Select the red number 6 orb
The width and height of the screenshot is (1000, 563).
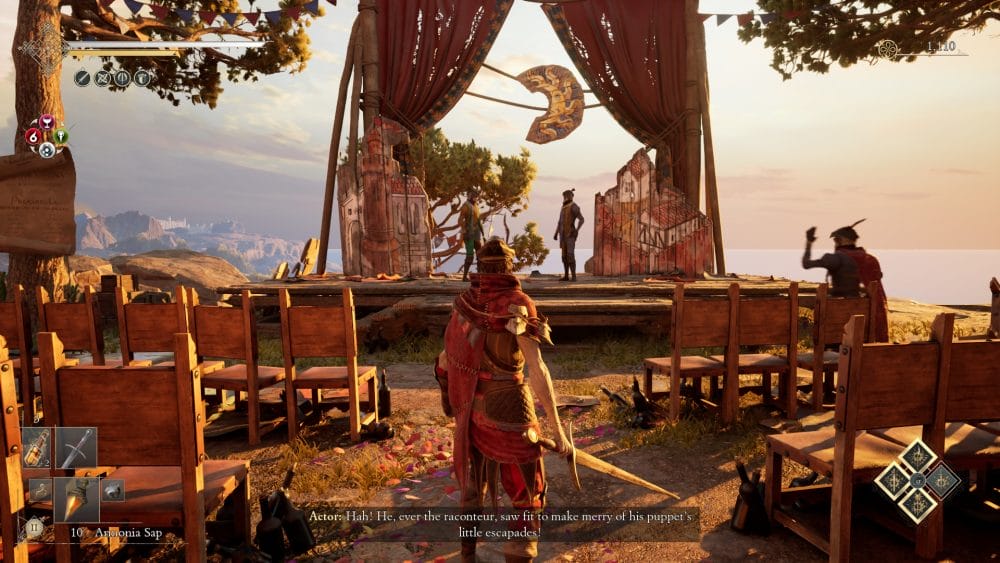click(x=33, y=136)
